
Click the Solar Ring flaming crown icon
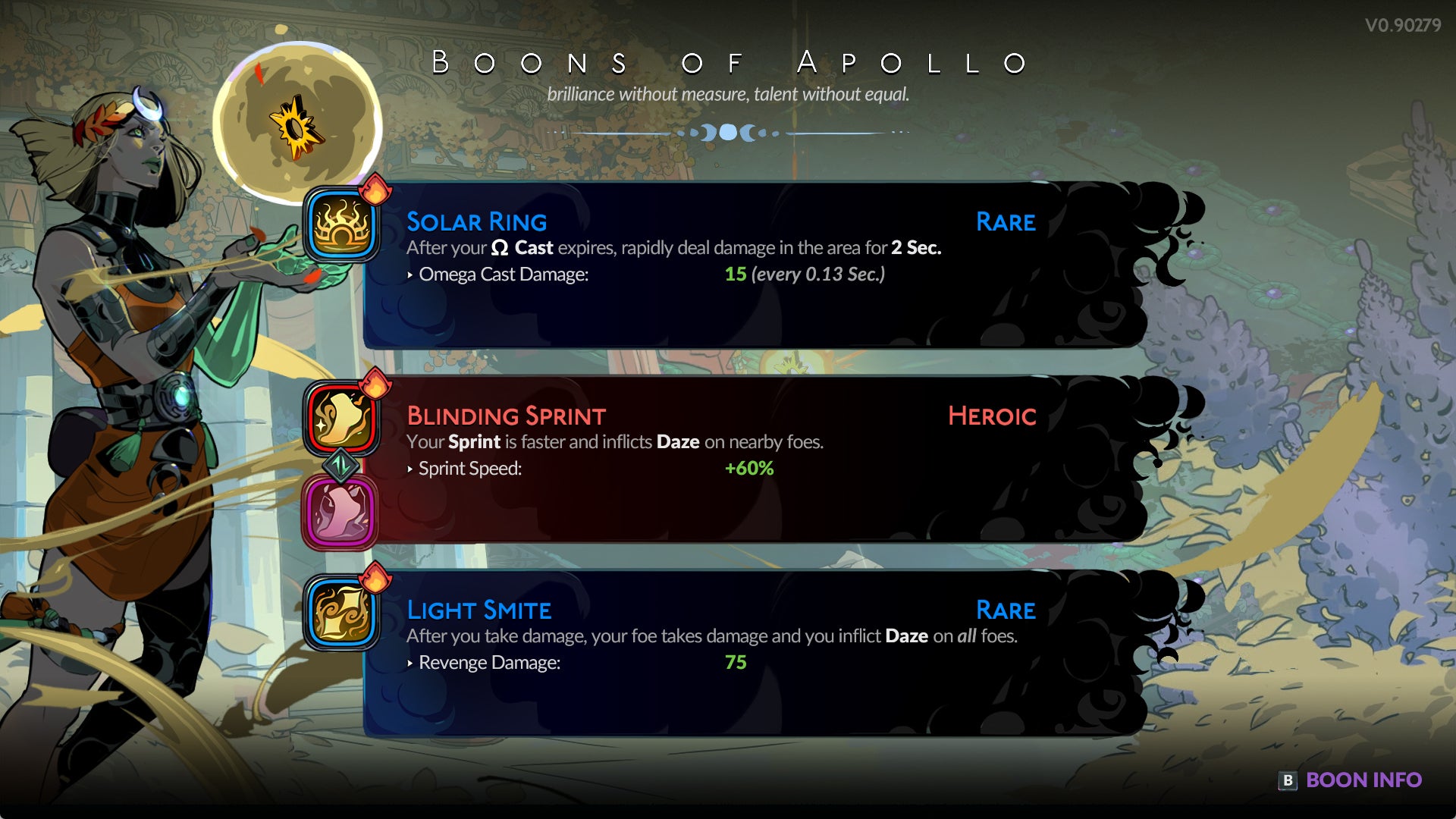point(342,225)
